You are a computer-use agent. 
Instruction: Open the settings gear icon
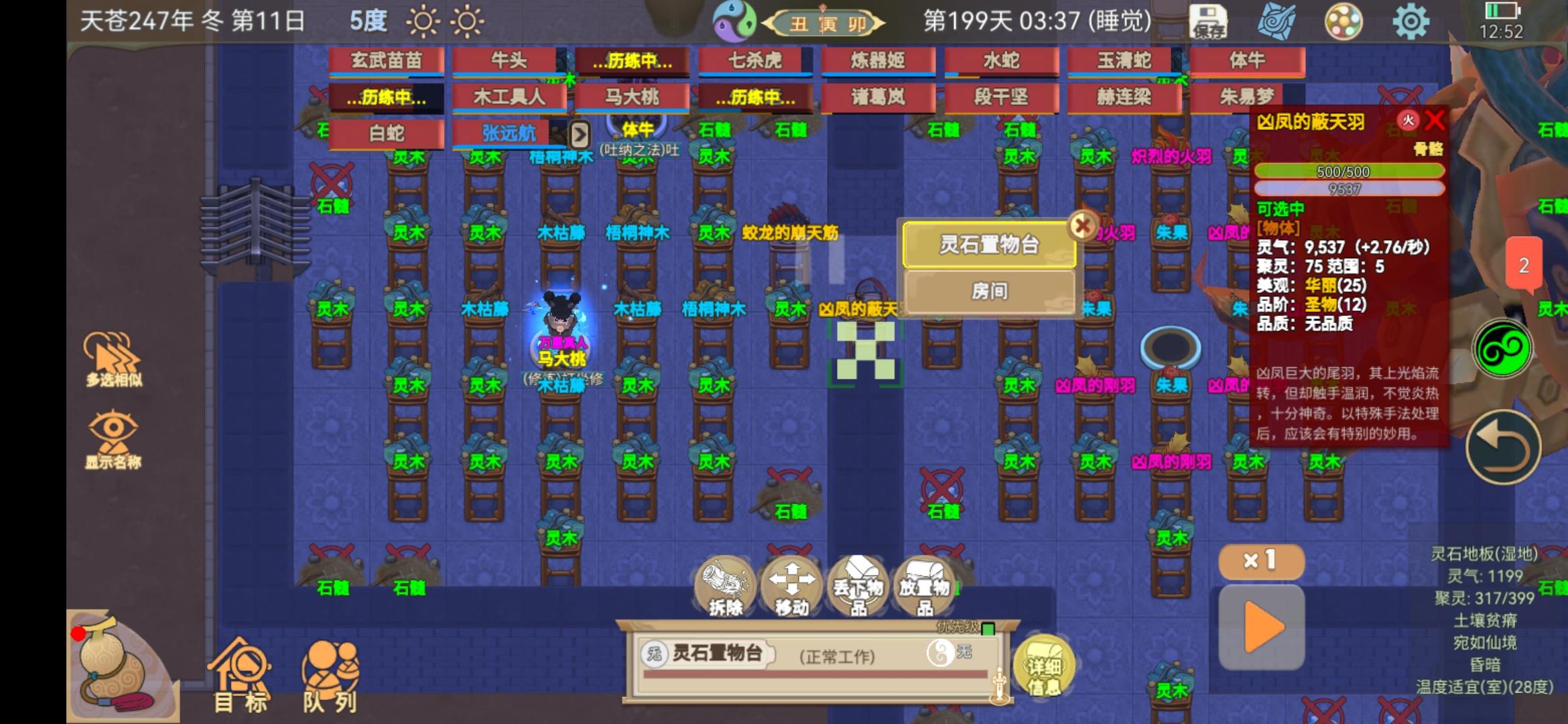coord(1409,21)
